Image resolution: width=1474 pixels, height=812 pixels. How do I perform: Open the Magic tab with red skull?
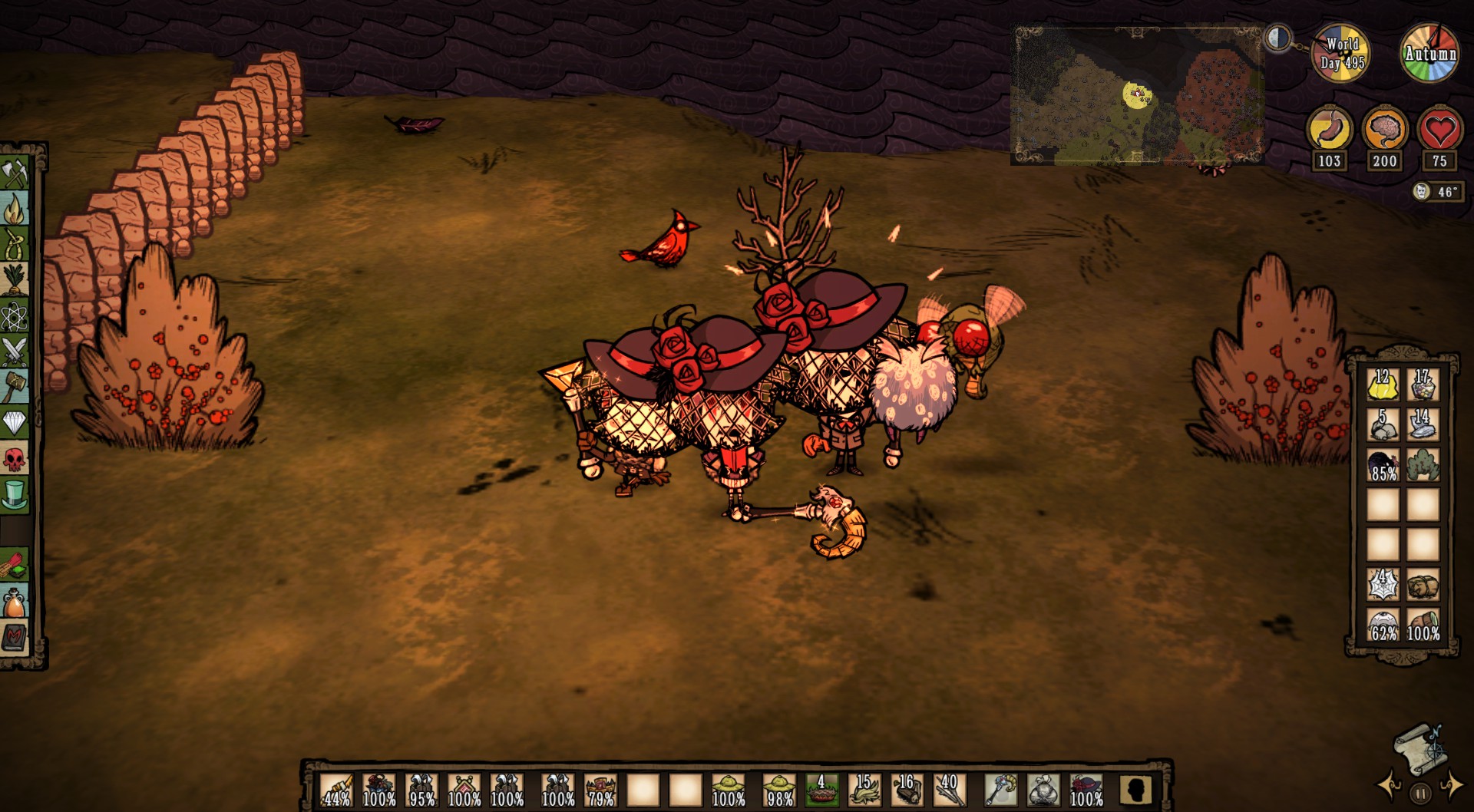tap(15, 459)
